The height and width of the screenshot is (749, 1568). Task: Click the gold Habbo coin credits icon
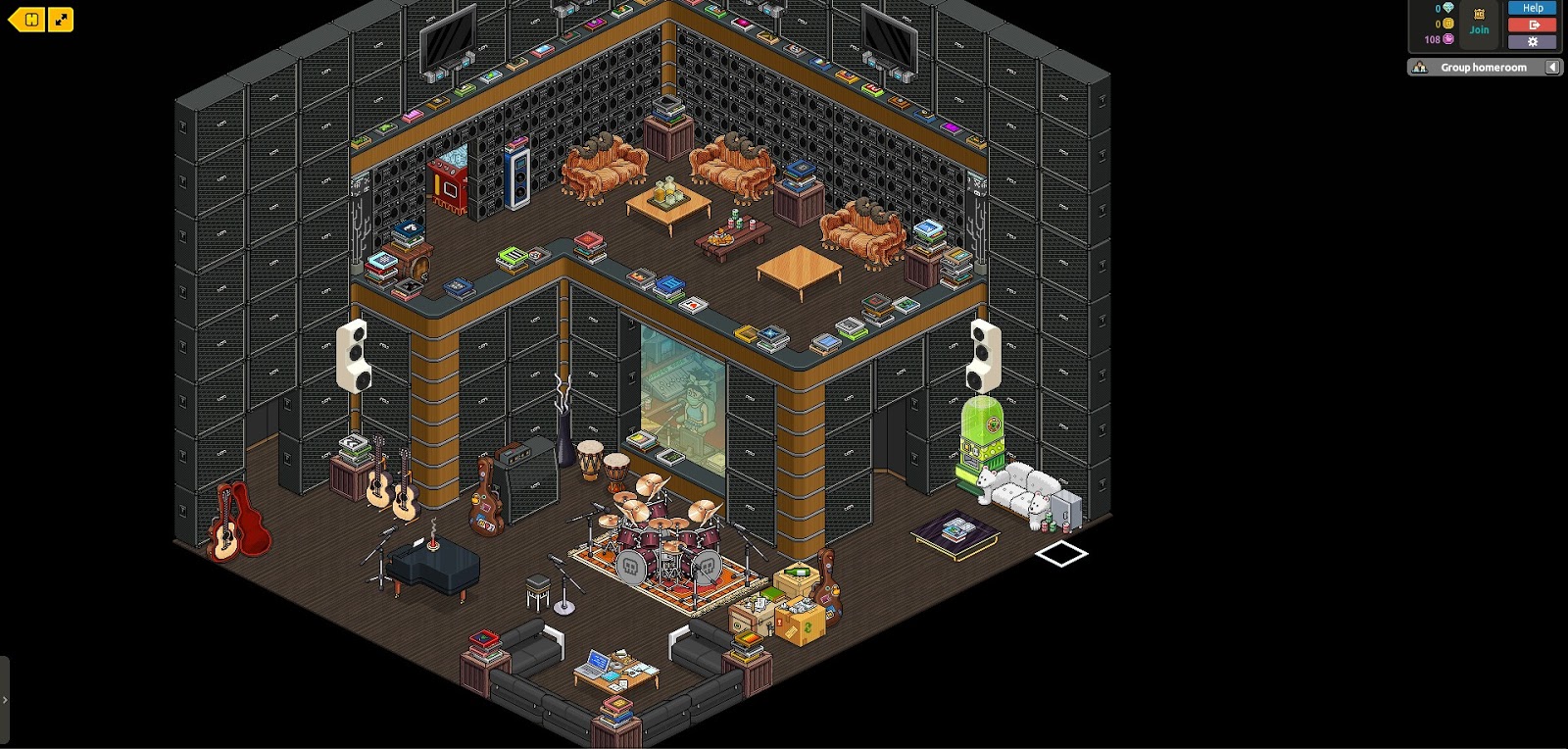coord(1448,24)
